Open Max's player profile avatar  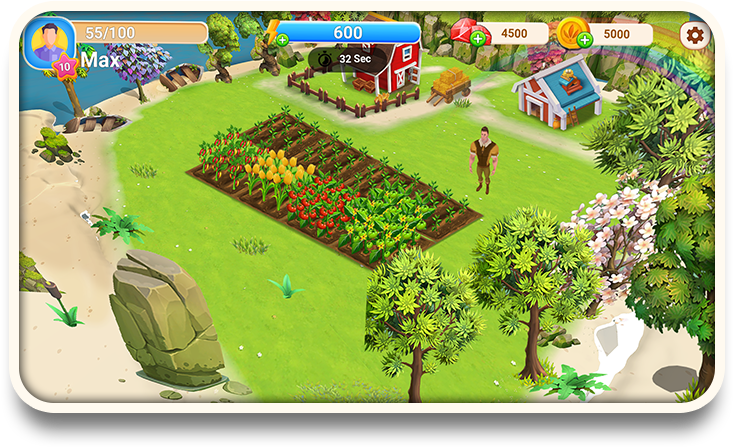point(48,41)
